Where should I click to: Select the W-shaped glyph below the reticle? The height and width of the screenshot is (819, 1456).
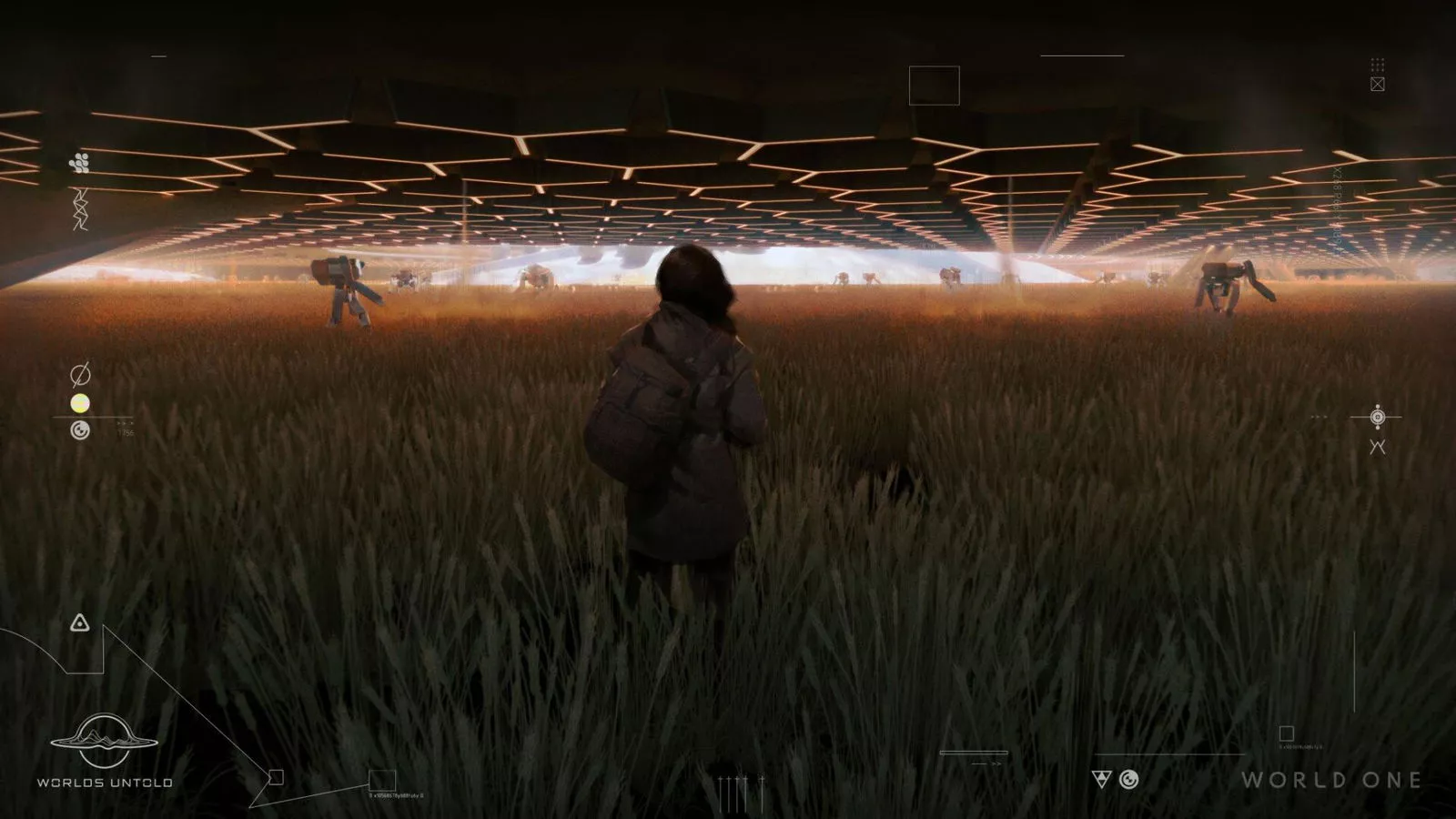click(1378, 447)
